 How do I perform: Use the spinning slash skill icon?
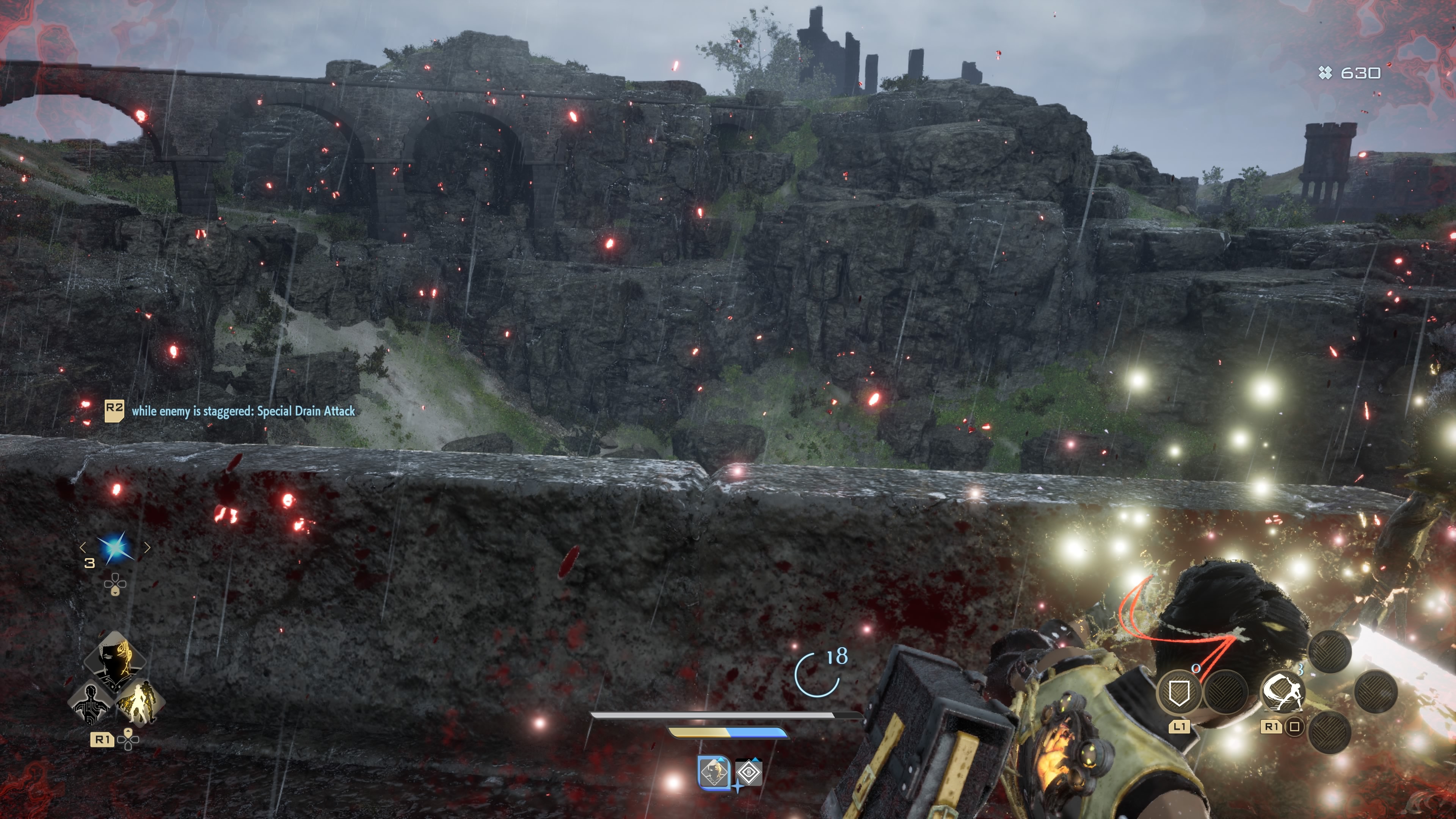pyautogui.click(x=1282, y=692)
